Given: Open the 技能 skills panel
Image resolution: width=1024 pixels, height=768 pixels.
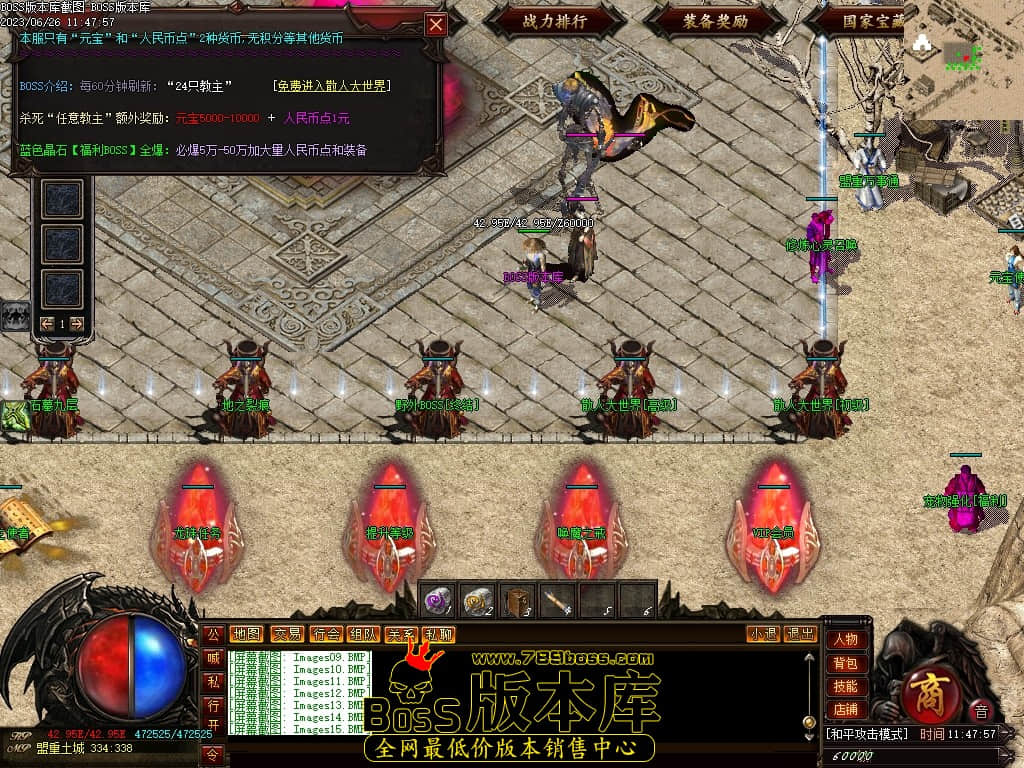Looking at the screenshot, I should (x=845, y=686).
